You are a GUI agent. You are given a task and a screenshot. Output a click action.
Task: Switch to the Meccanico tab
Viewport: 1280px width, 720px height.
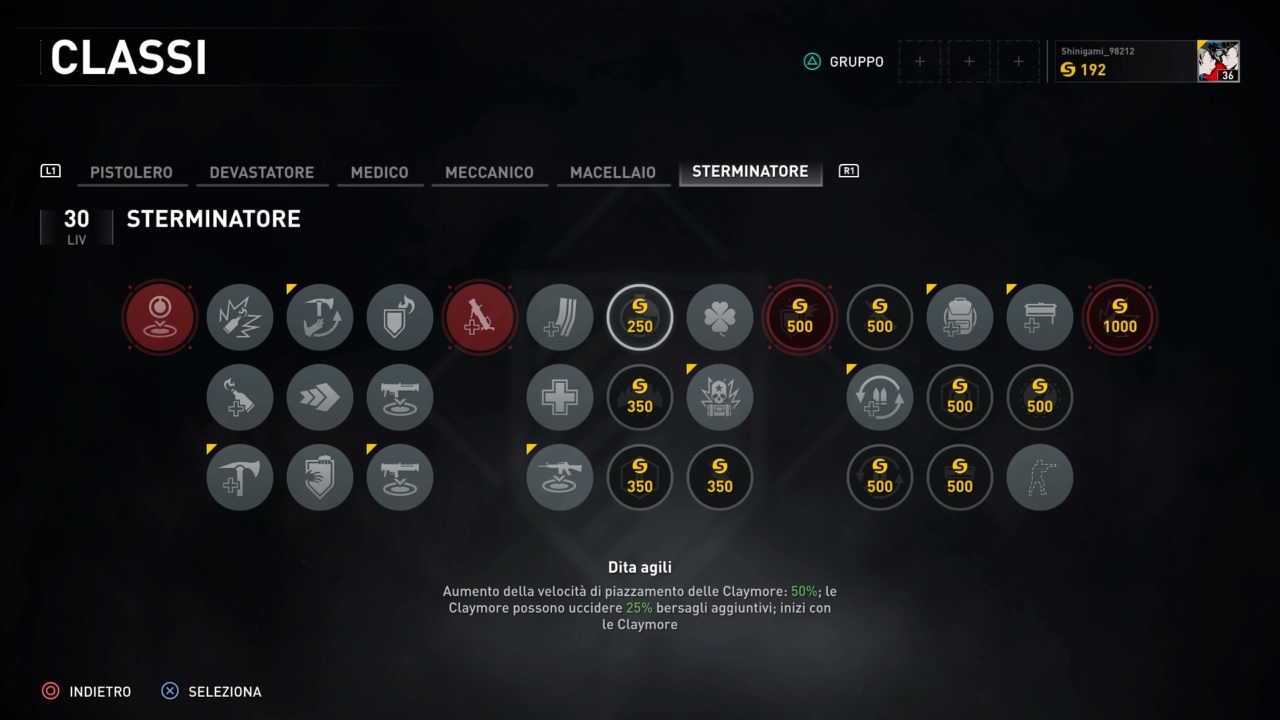[x=489, y=172]
